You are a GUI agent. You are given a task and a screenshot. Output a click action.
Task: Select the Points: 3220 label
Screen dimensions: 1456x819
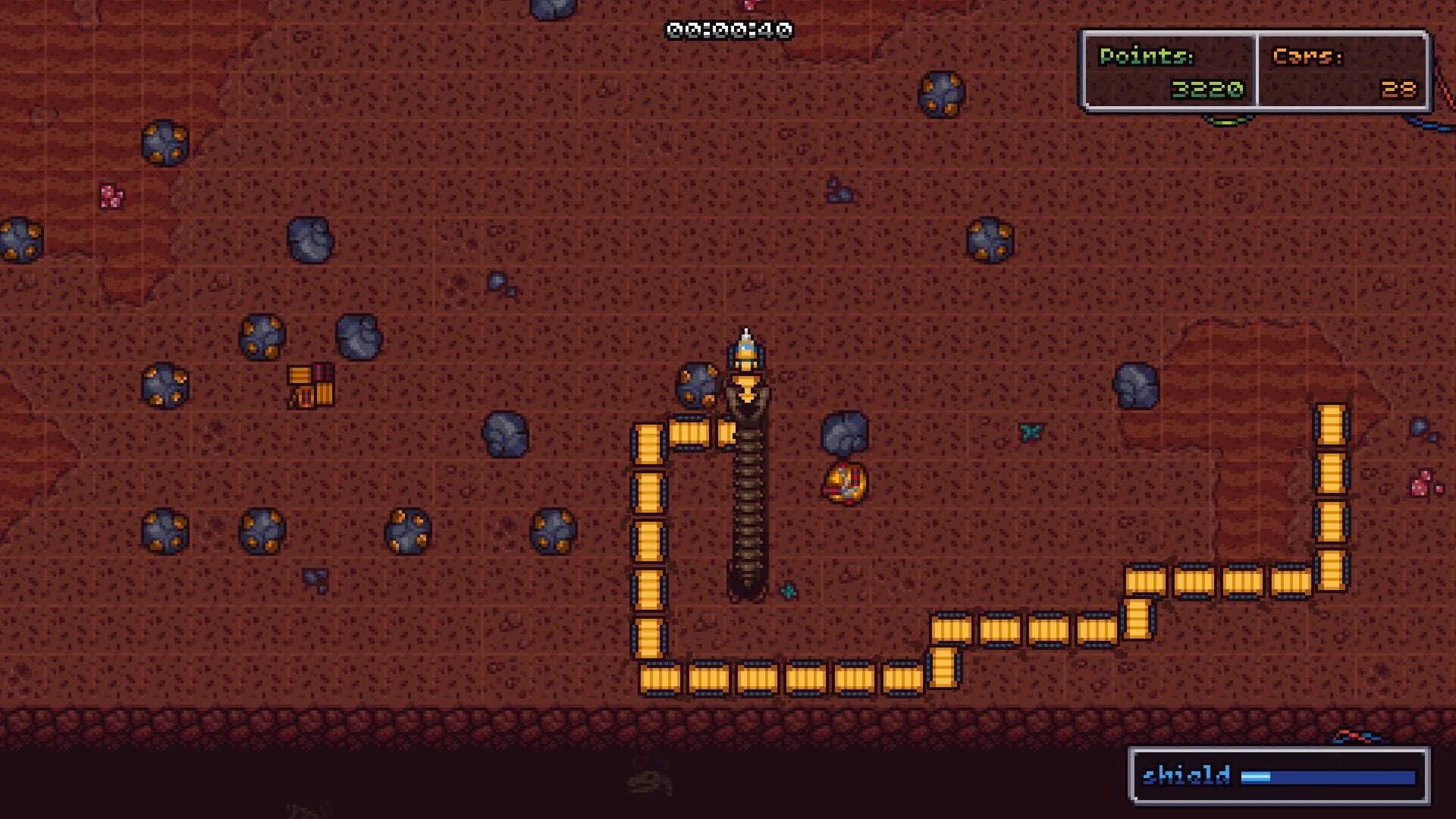tap(1147, 57)
